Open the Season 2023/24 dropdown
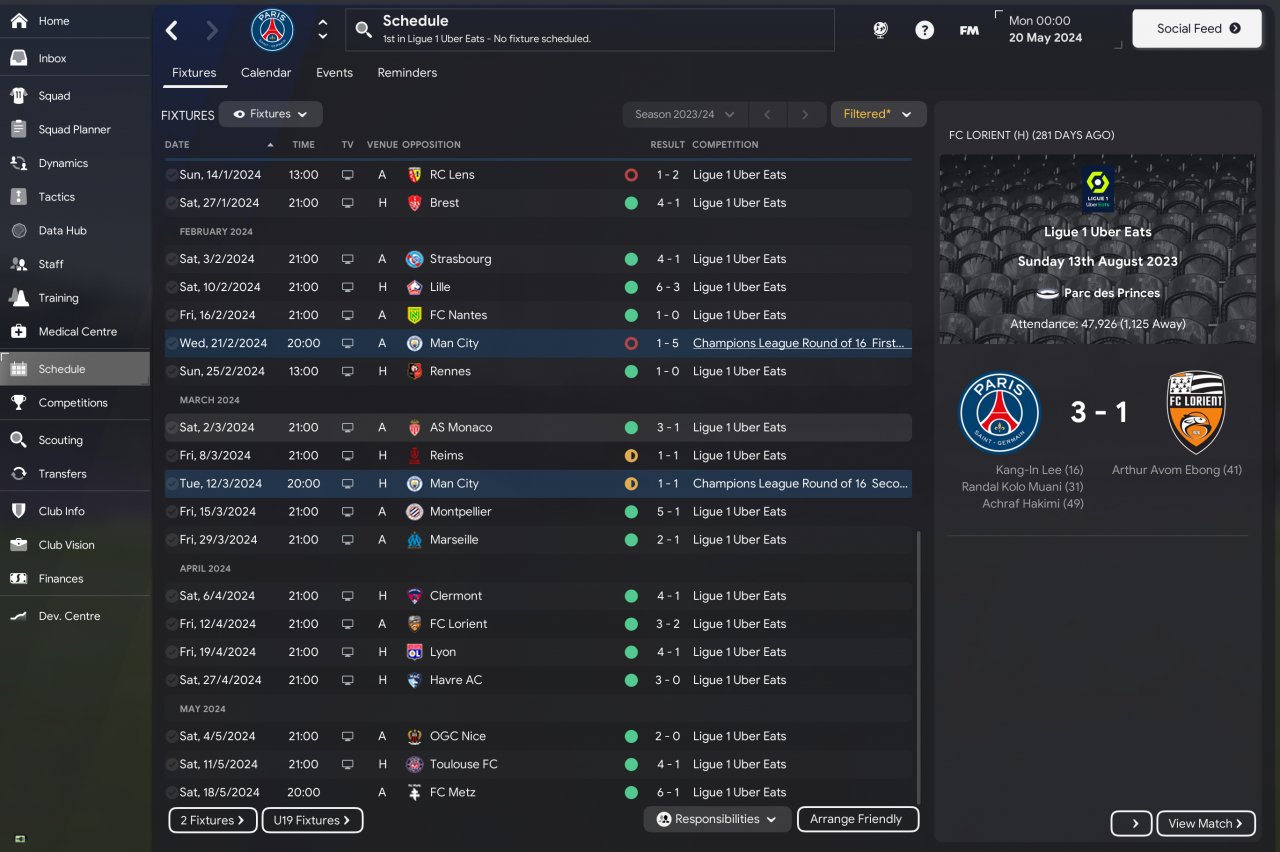Viewport: 1280px width, 852px height. [685, 114]
